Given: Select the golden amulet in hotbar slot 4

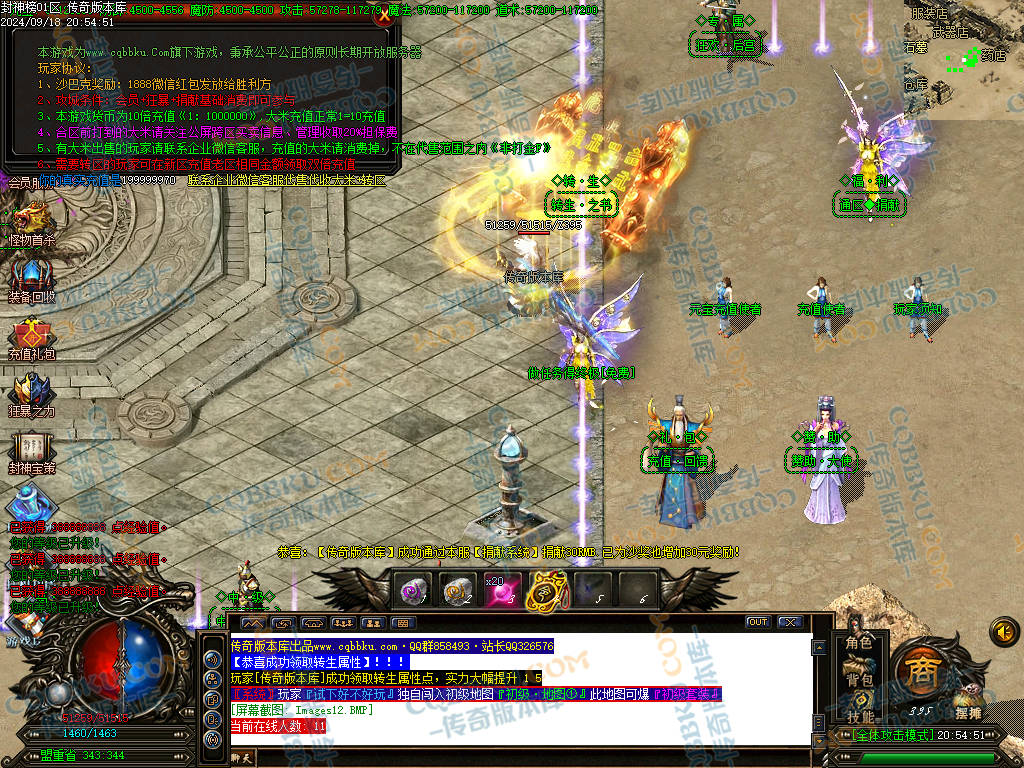Looking at the screenshot, I should pos(547,590).
